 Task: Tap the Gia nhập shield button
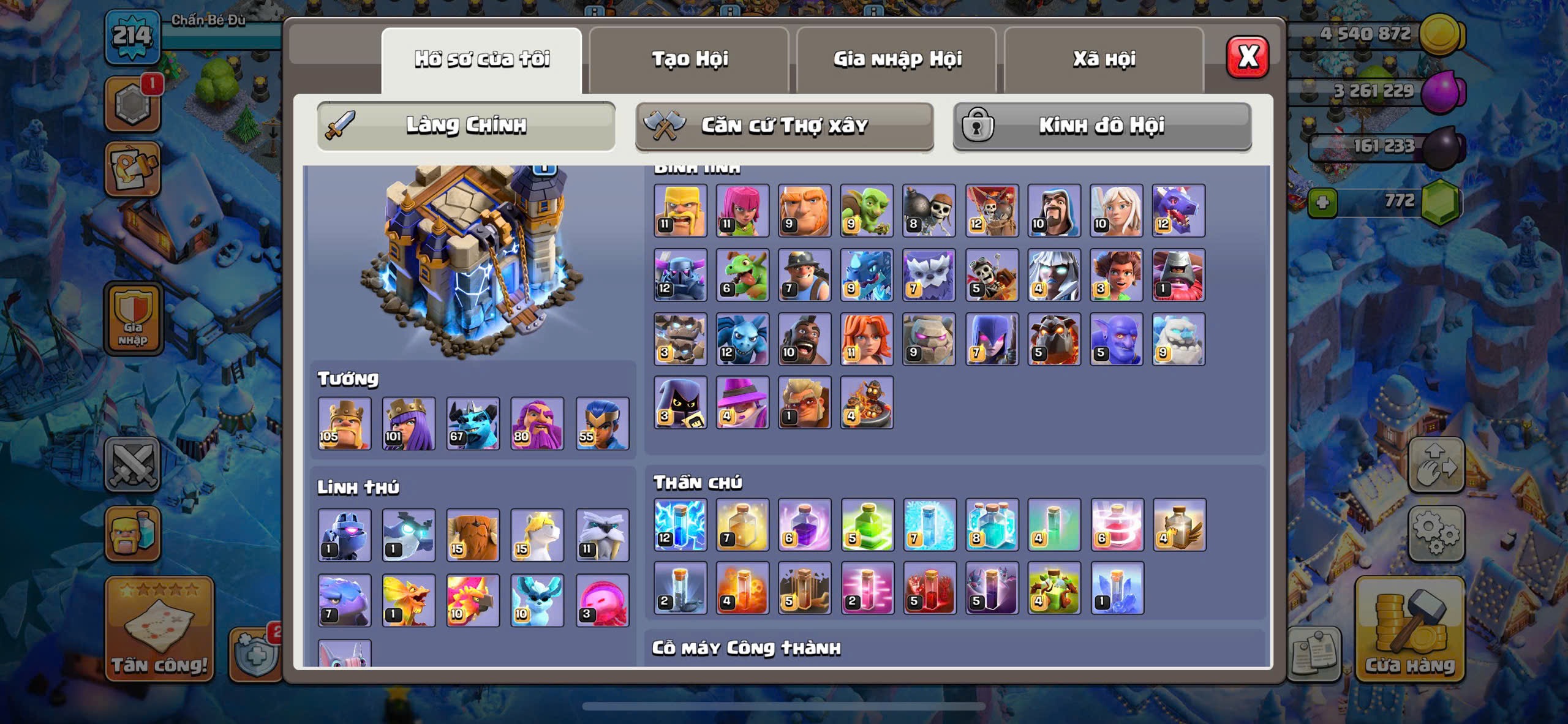coord(133,319)
